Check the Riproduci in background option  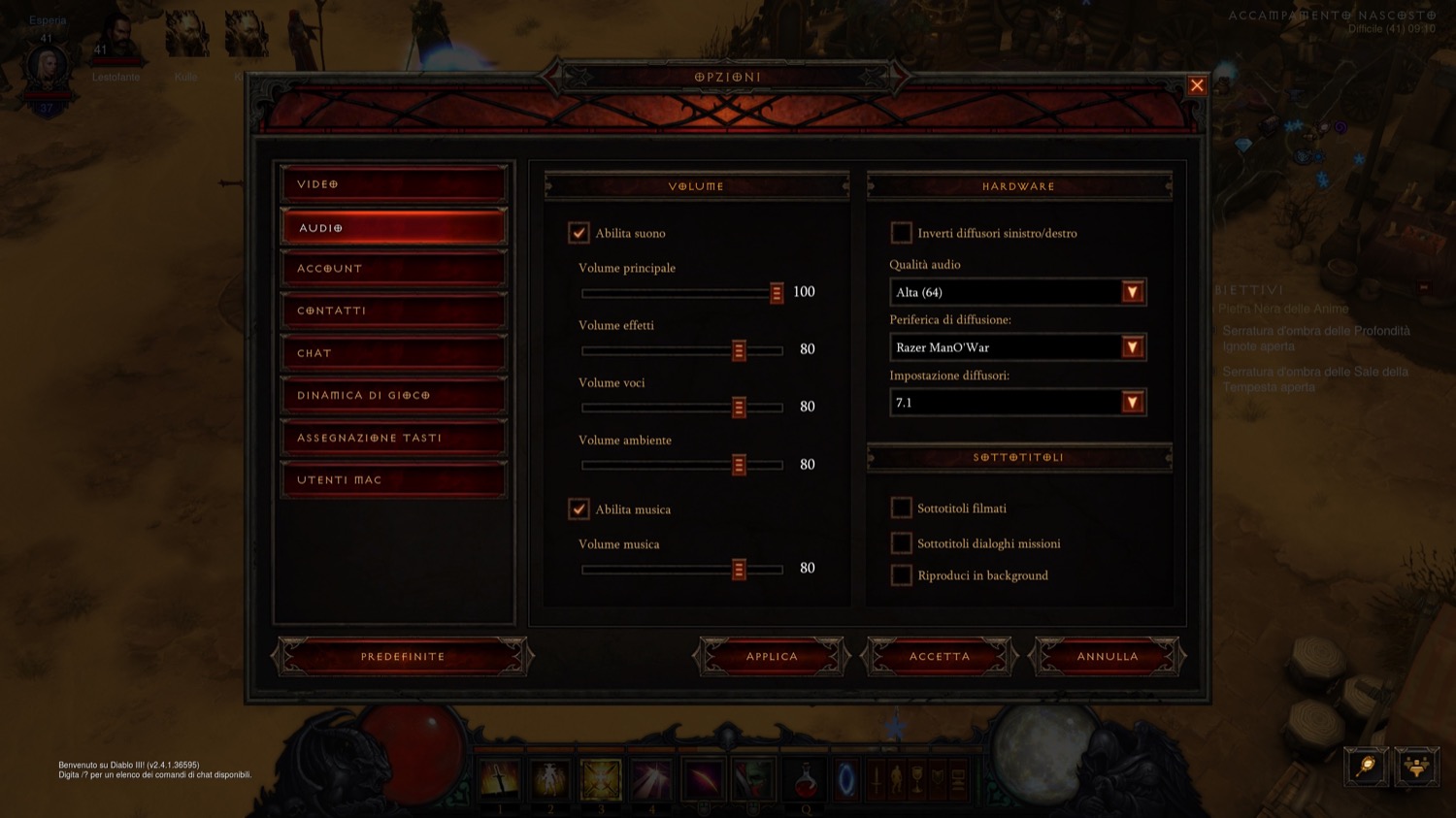point(901,575)
